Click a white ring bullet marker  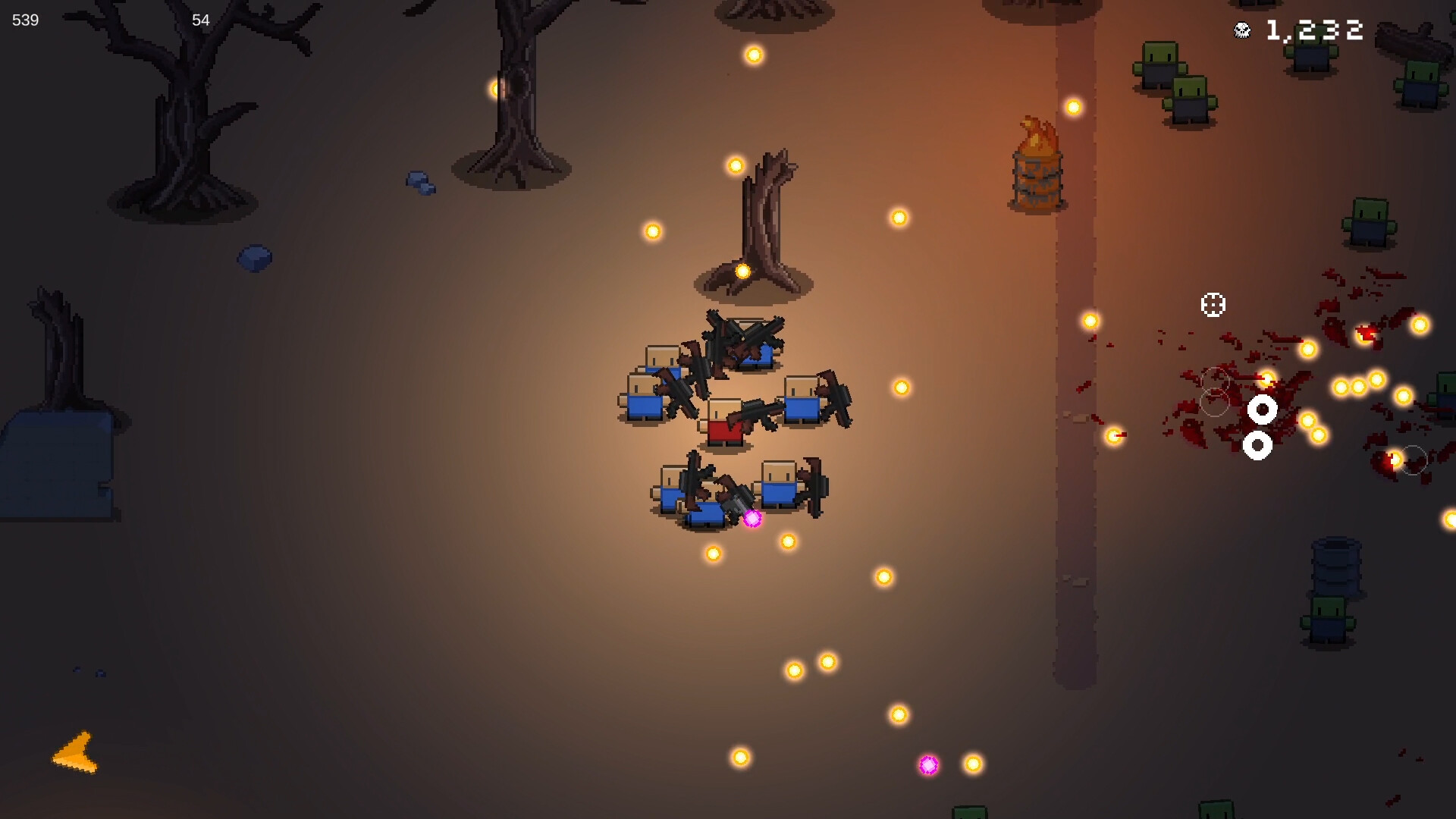point(1262,409)
